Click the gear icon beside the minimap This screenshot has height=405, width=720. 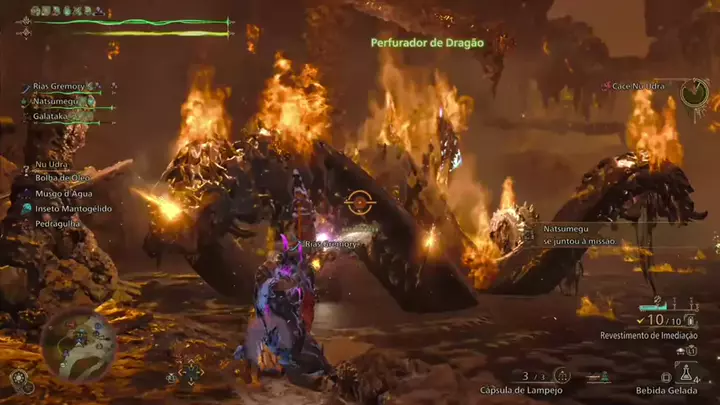click(x=18, y=378)
